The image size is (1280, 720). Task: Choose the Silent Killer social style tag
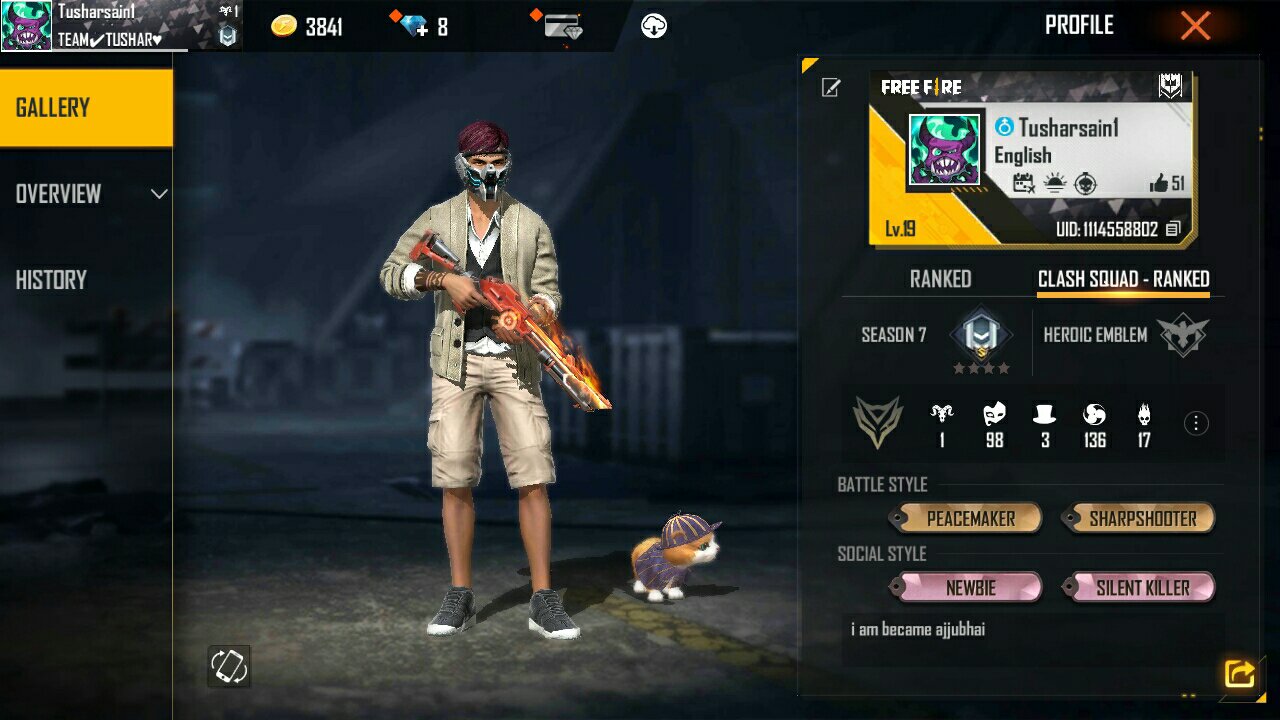(1142, 588)
